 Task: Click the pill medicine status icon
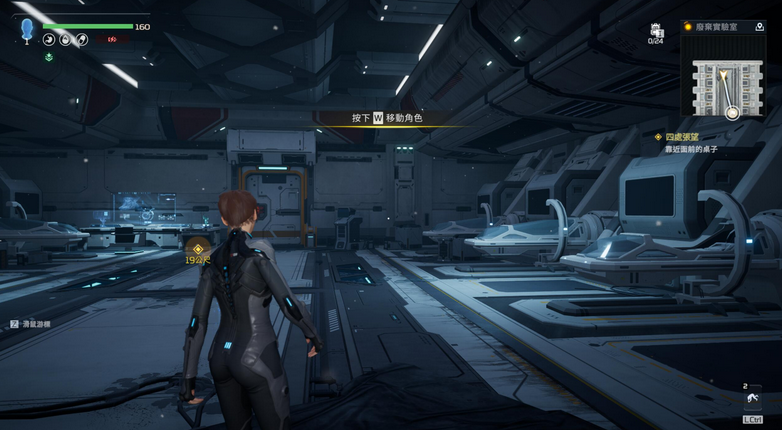pos(82,40)
